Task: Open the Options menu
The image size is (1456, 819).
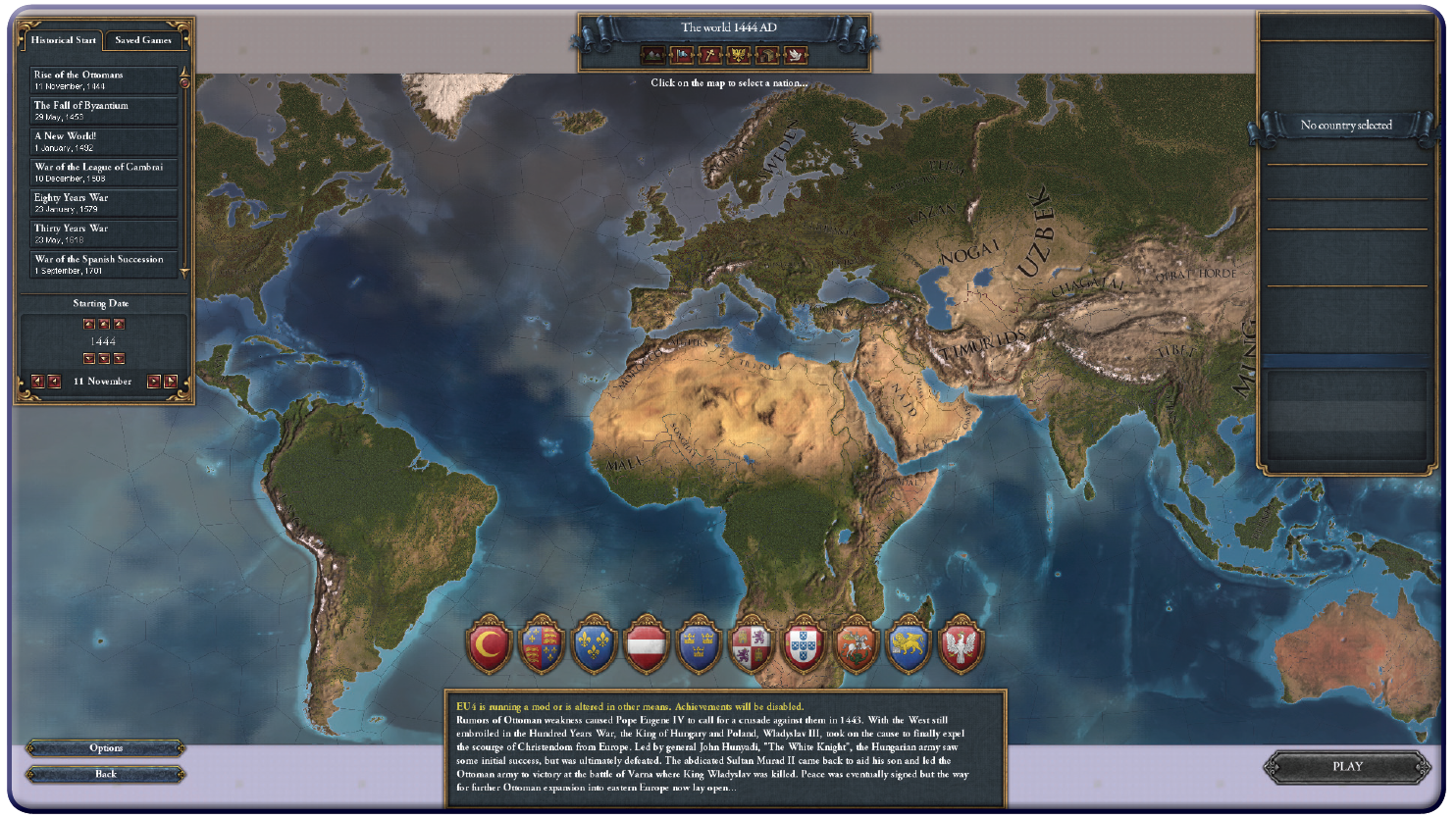Action: (106, 748)
